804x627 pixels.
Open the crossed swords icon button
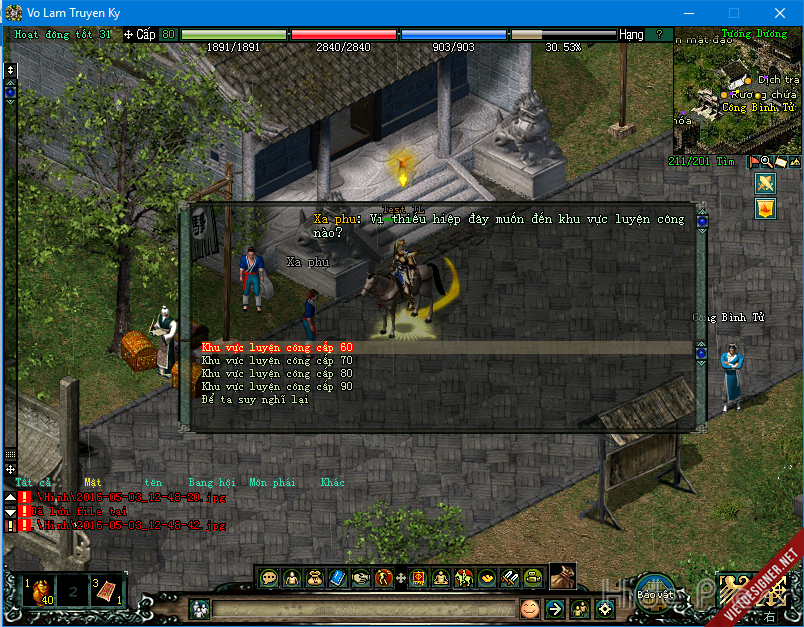click(x=765, y=183)
